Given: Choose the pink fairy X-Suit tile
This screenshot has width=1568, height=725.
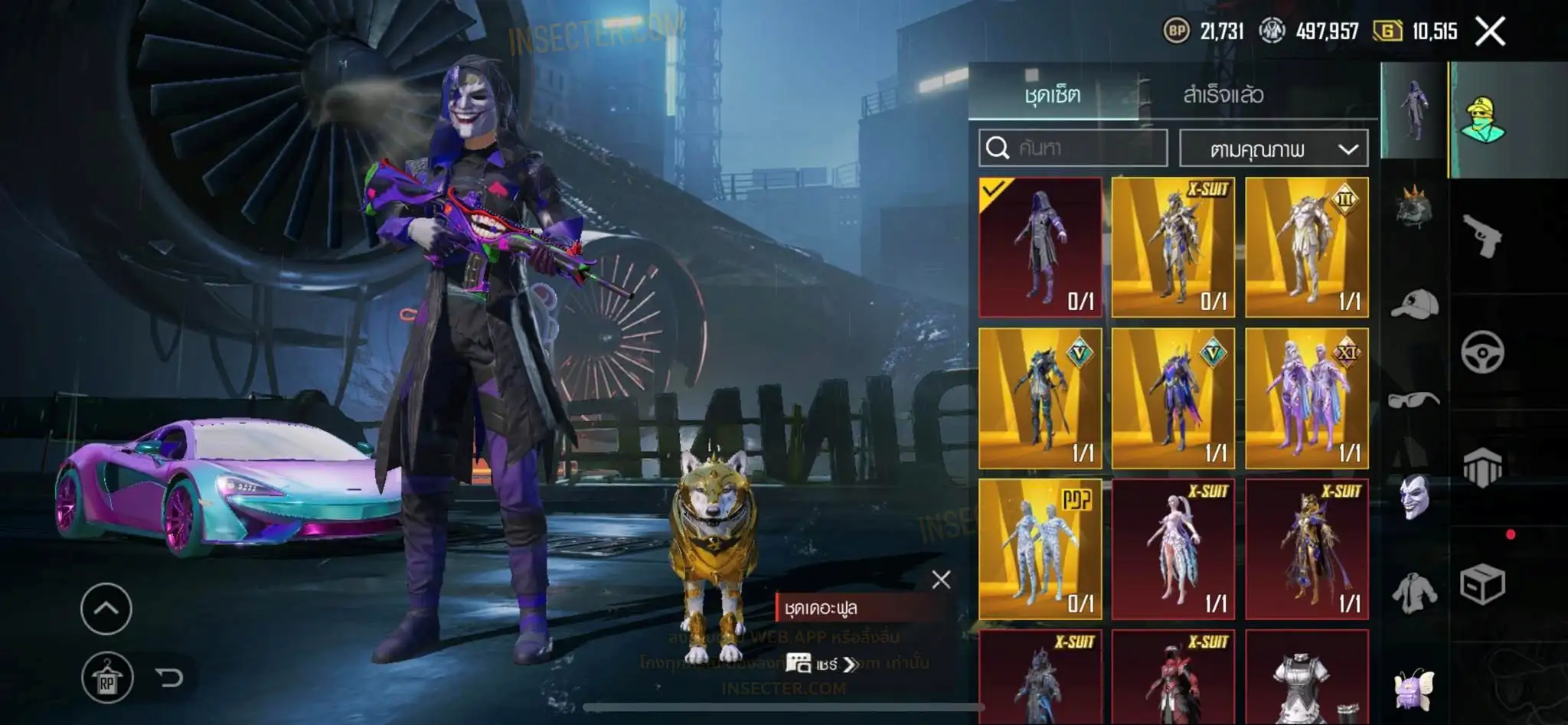Looking at the screenshot, I should (x=1173, y=549).
